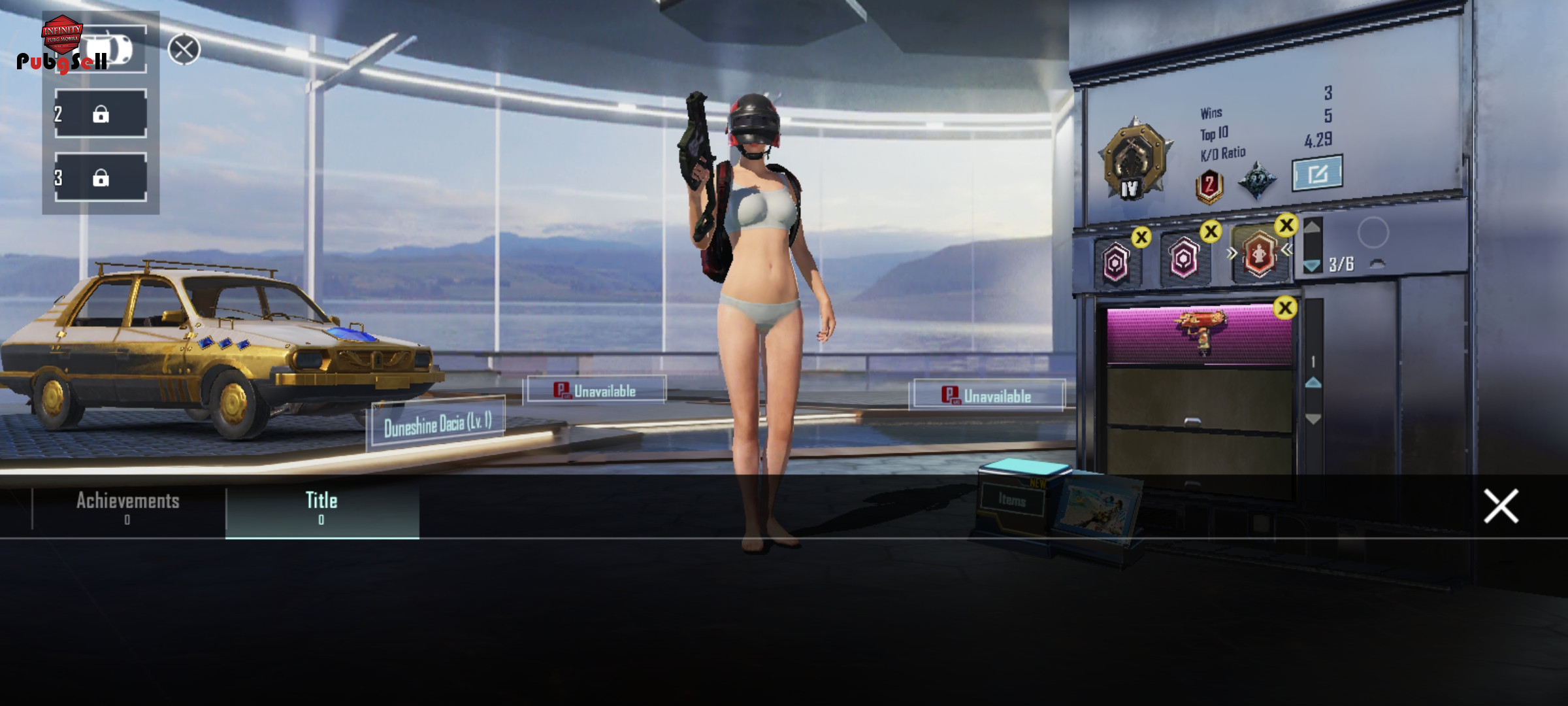This screenshot has width=1568, height=706.
Task: Close the bottom panel with the large X
Action: [x=1501, y=506]
